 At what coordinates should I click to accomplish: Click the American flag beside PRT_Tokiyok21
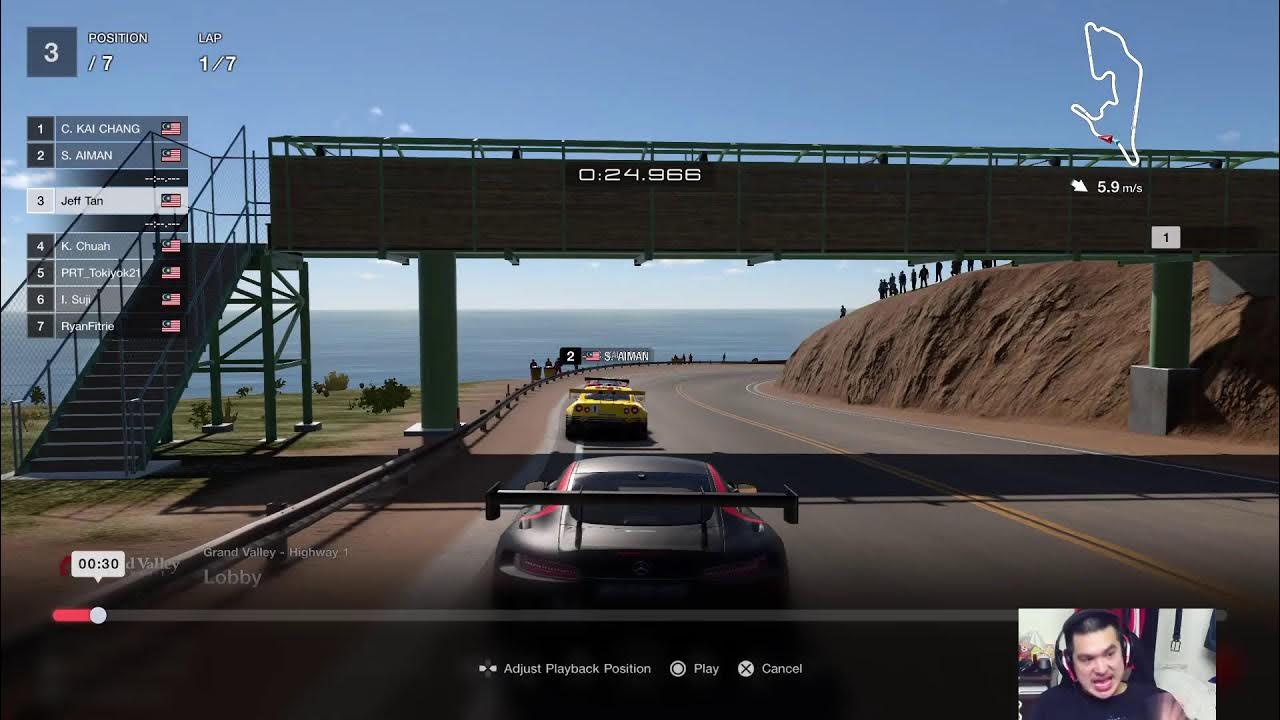click(170, 272)
